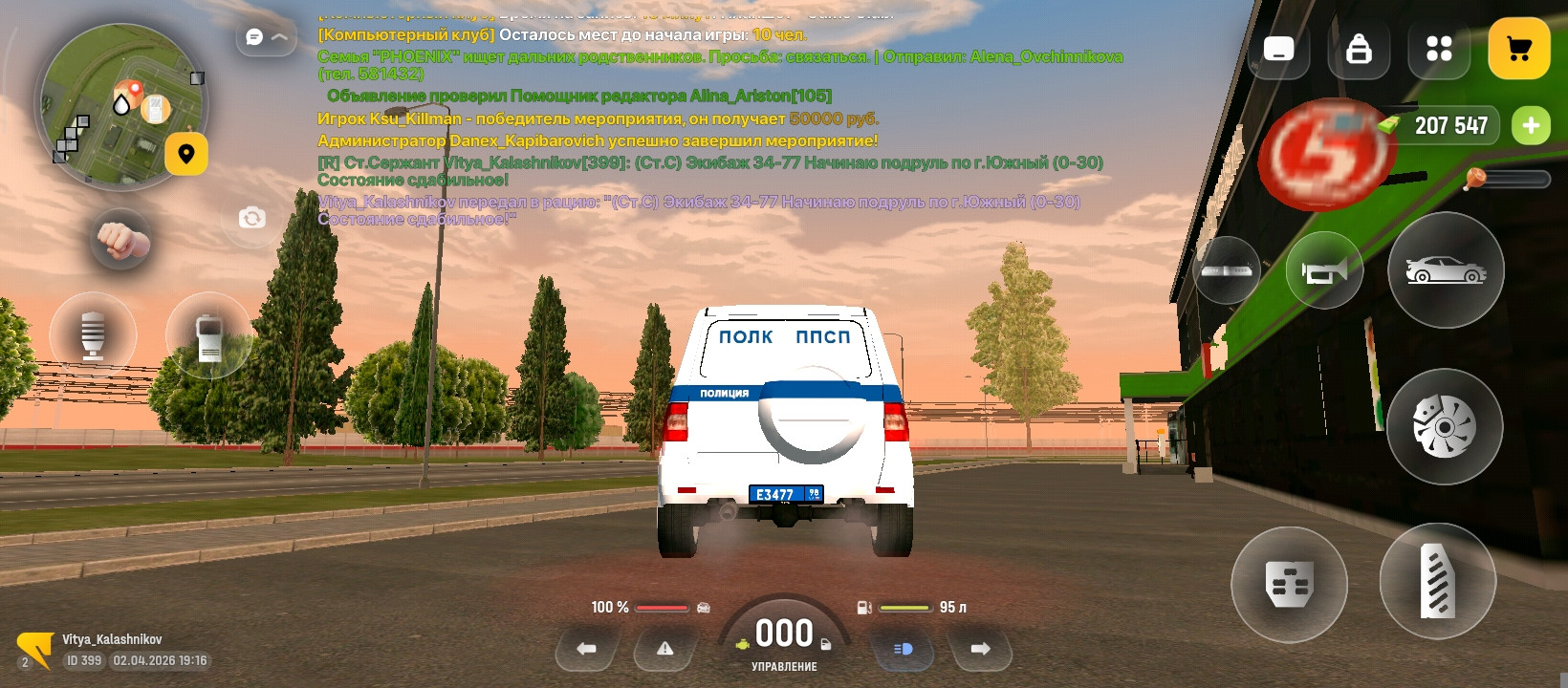This screenshot has width=1568, height=688.
Task: Open the GPS marker on the minimap
Action: [x=188, y=152]
